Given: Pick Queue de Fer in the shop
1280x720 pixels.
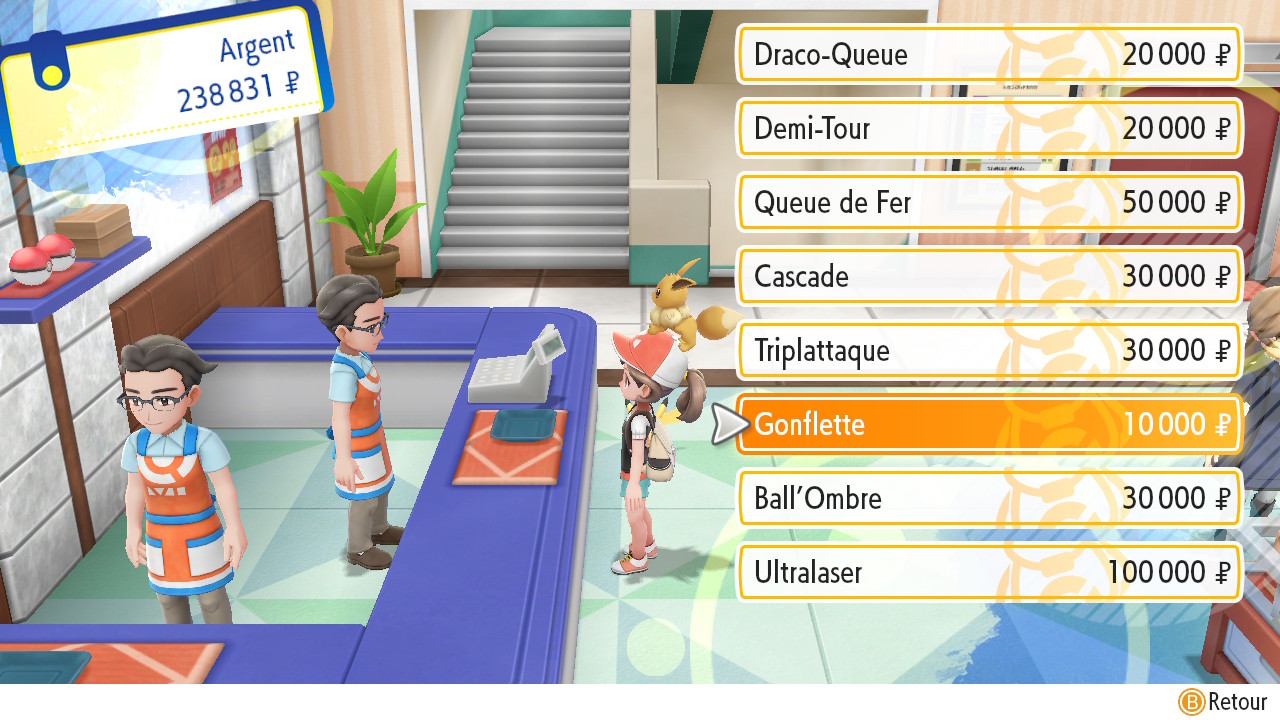Looking at the screenshot, I should coord(988,202).
